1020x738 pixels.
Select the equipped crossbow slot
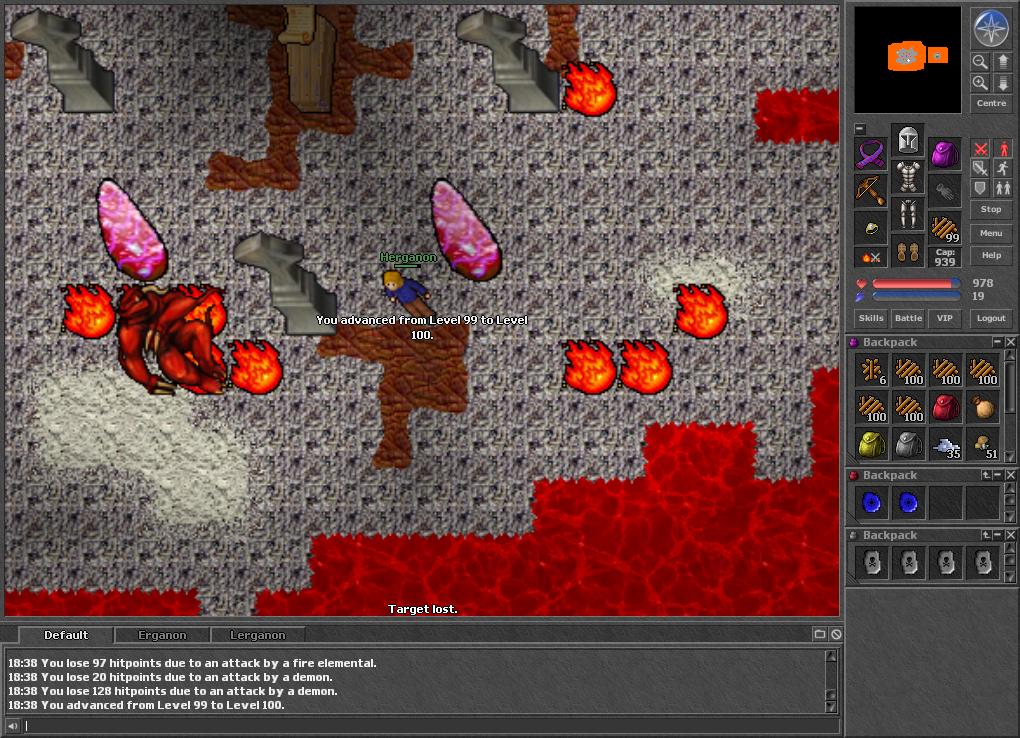(x=871, y=190)
